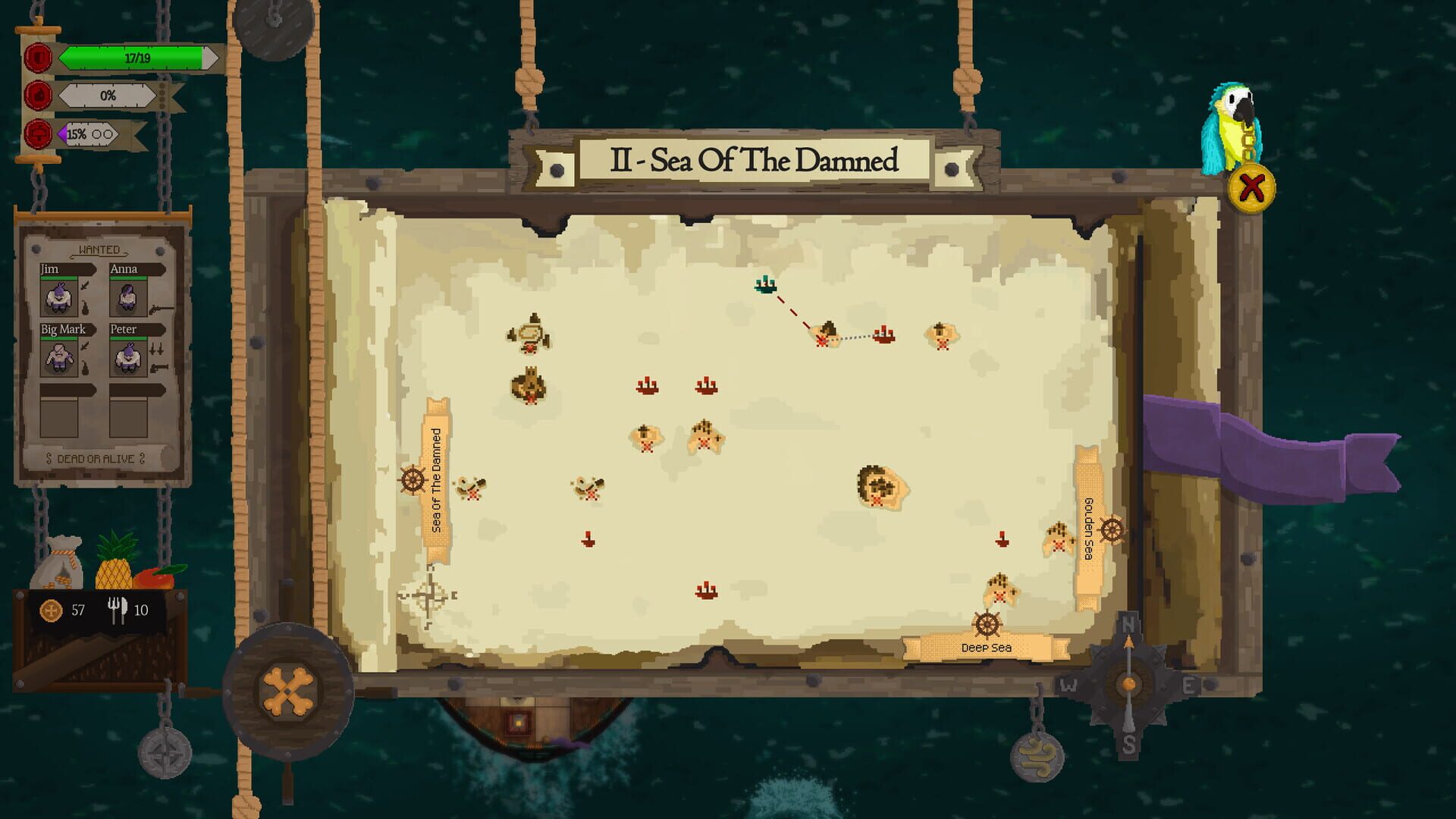Toggle the first empty pip beside 15%
The height and width of the screenshot is (819, 1456).
(x=97, y=134)
